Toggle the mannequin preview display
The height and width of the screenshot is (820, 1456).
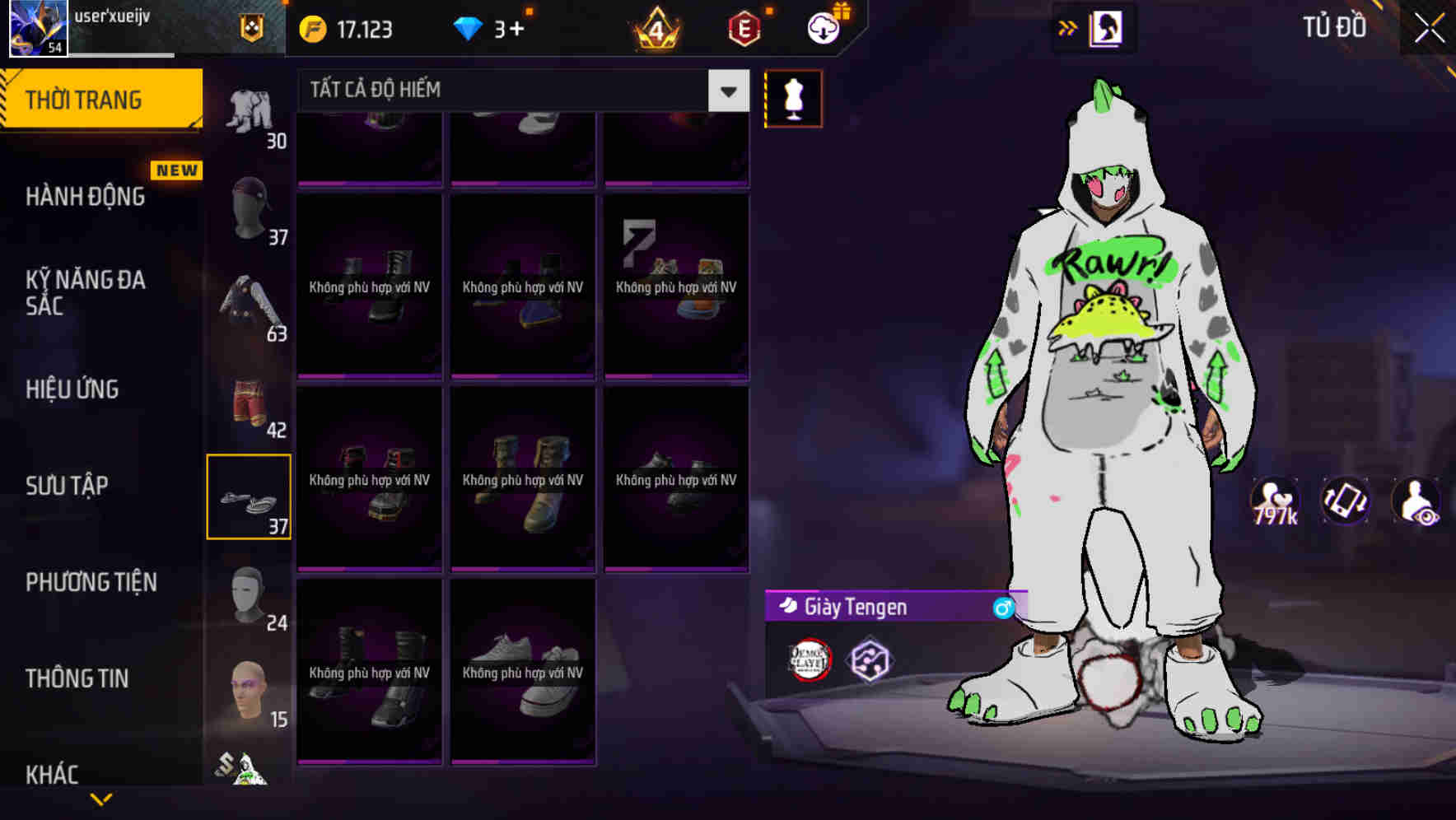(793, 98)
